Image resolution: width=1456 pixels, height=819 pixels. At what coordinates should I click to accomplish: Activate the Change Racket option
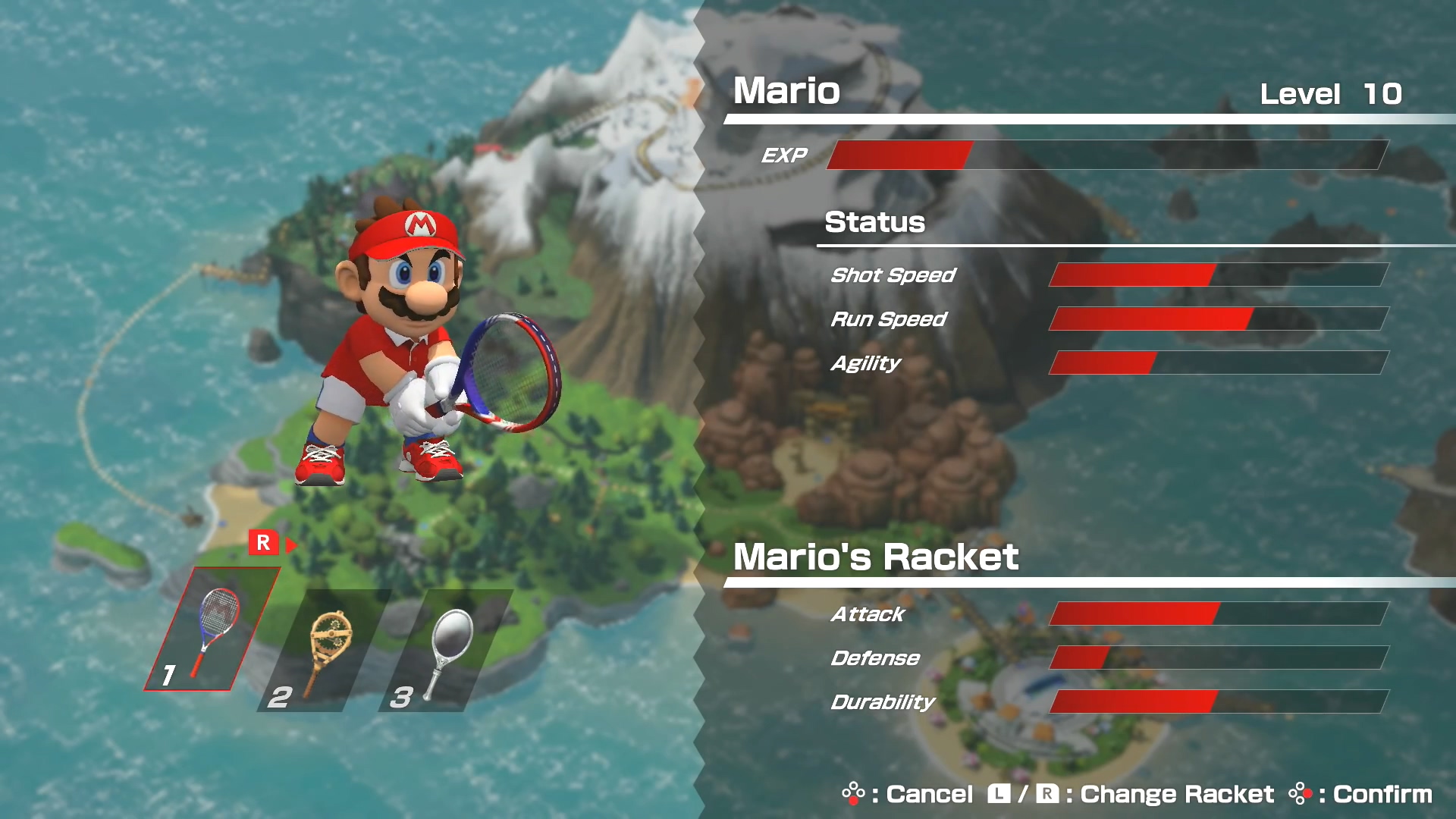click(1131, 794)
